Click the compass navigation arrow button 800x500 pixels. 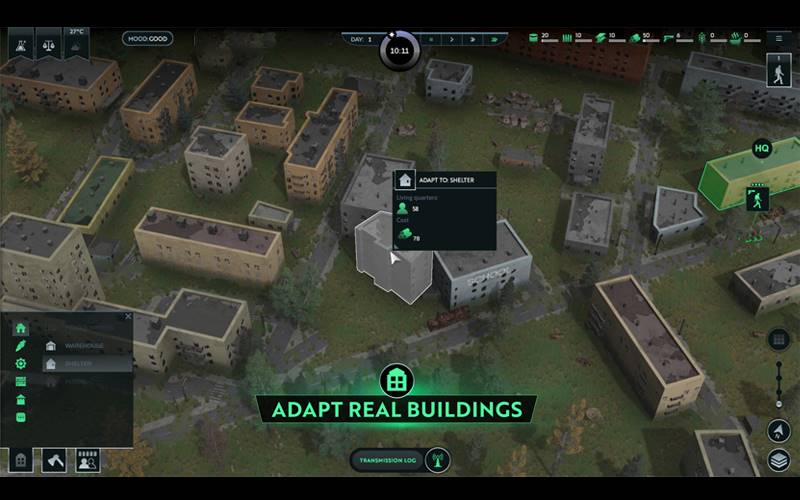click(x=779, y=430)
